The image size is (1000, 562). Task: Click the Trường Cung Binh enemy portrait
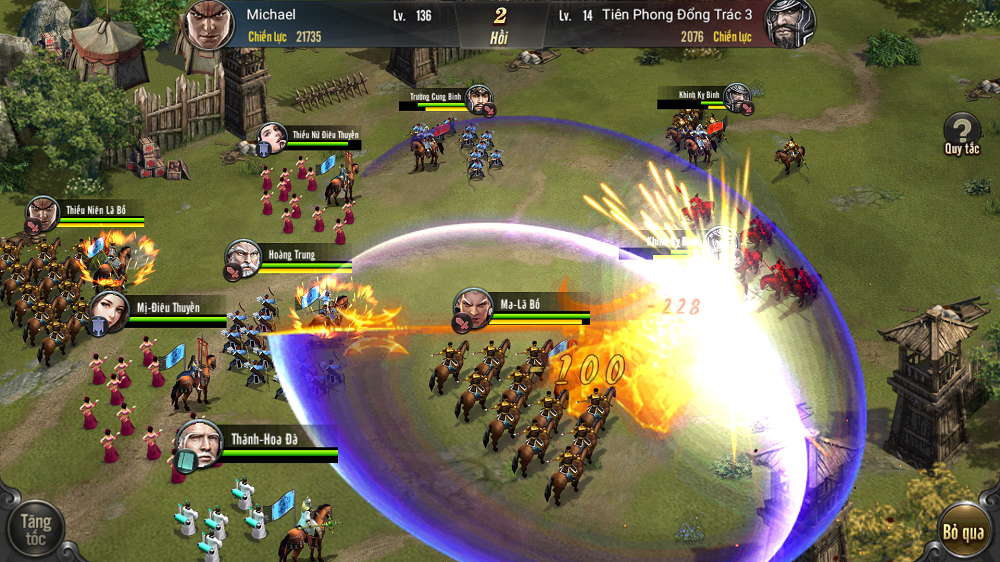point(480,99)
